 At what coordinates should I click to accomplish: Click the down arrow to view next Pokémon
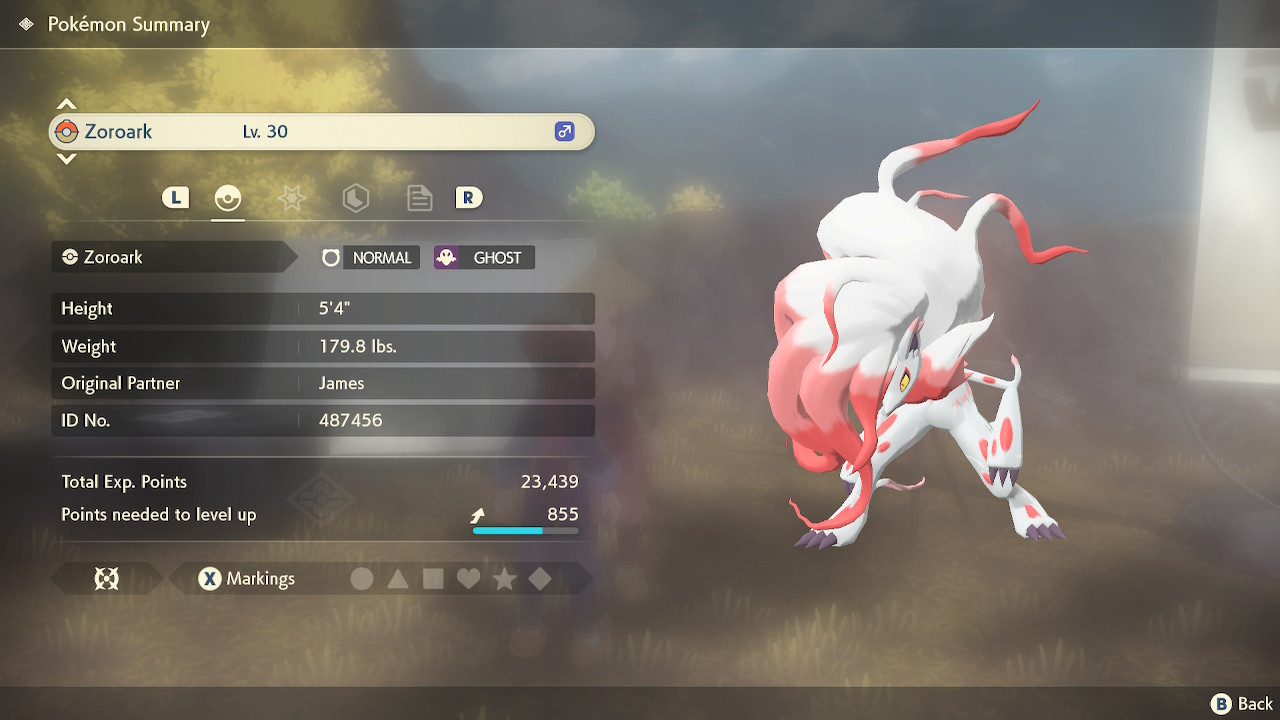[66, 159]
